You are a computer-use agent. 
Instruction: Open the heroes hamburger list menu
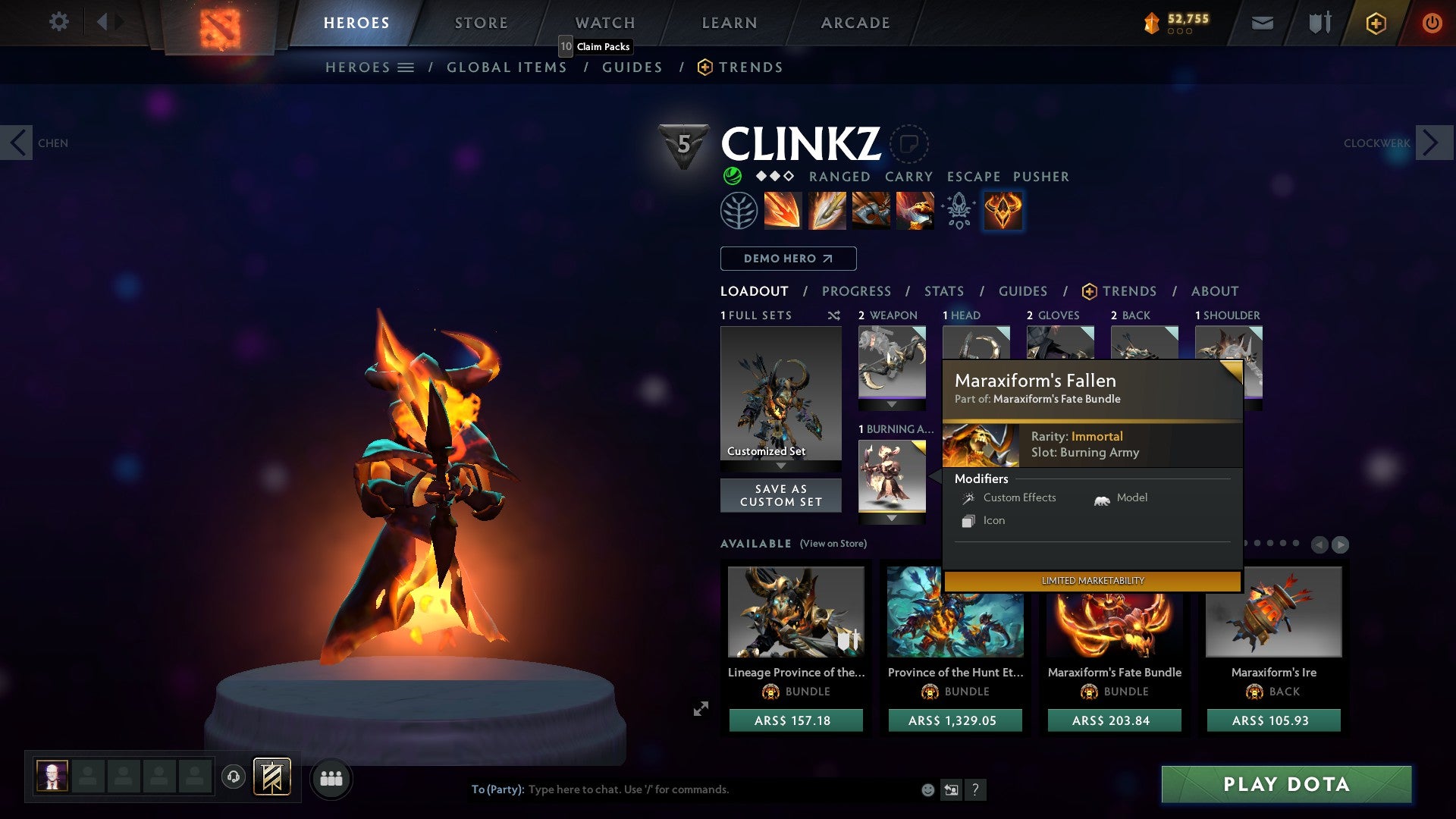pyautogui.click(x=406, y=67)
